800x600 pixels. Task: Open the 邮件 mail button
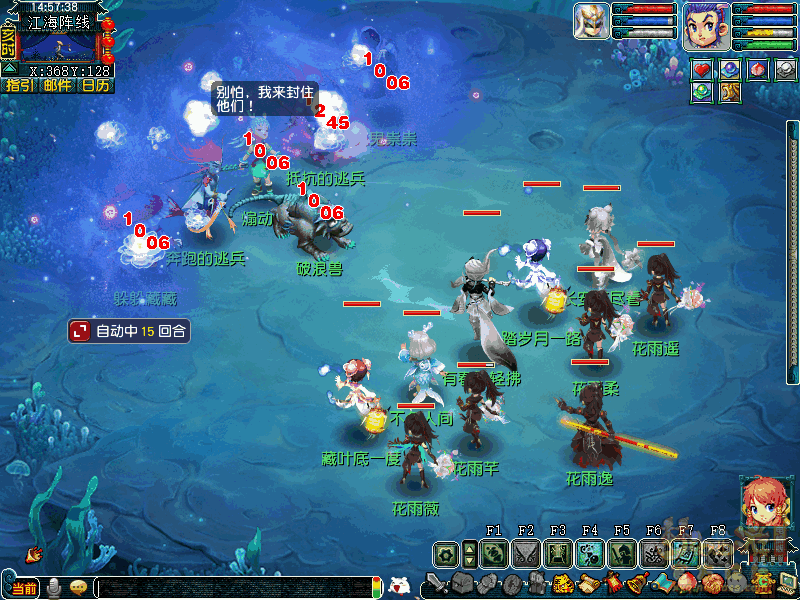pyautogui.click(x=57, y=86)
